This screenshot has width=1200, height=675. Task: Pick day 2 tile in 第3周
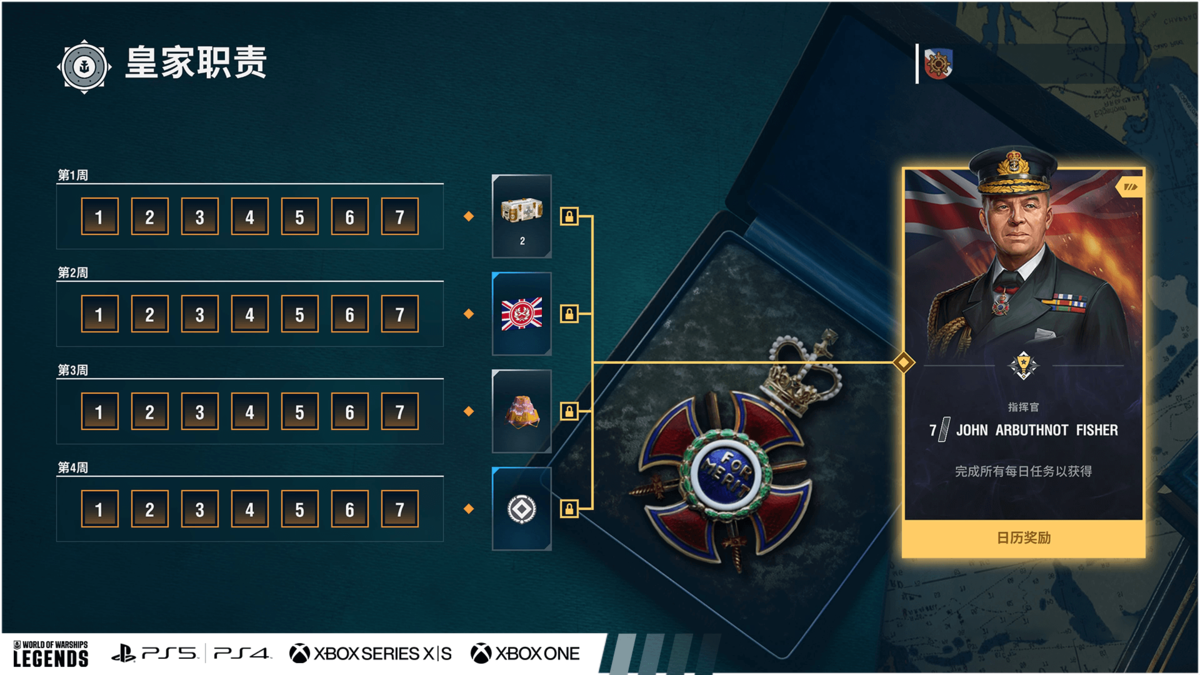149,411
